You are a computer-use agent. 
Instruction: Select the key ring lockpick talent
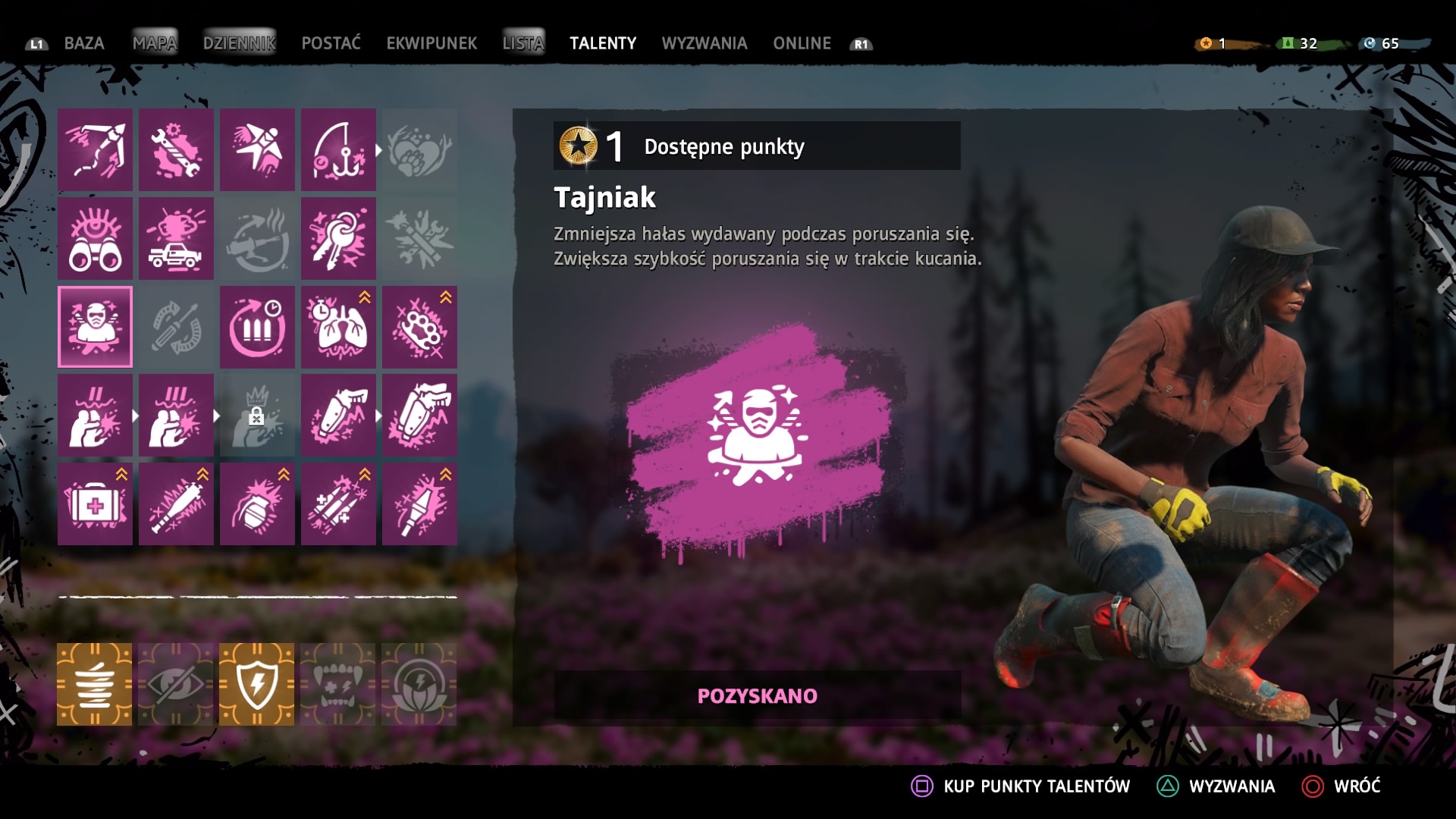click(x=338, y=238)
